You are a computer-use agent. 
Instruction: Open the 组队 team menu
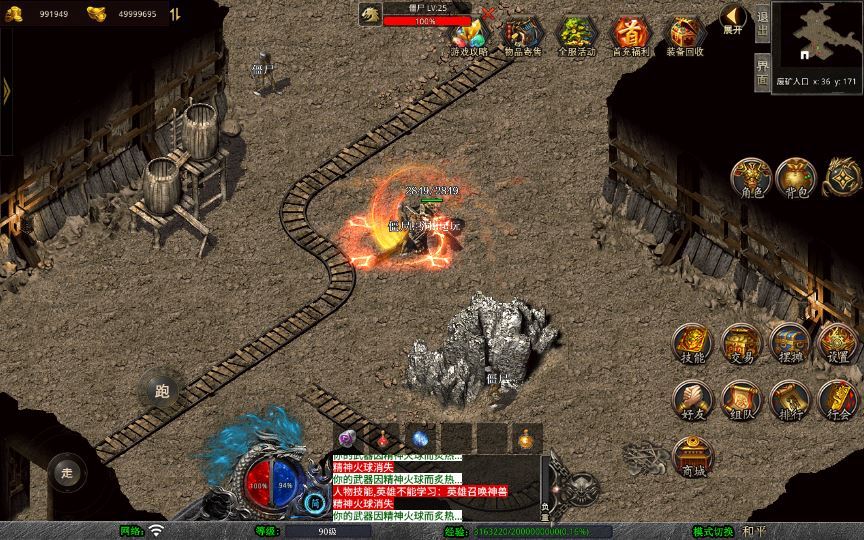click(740, 400)
